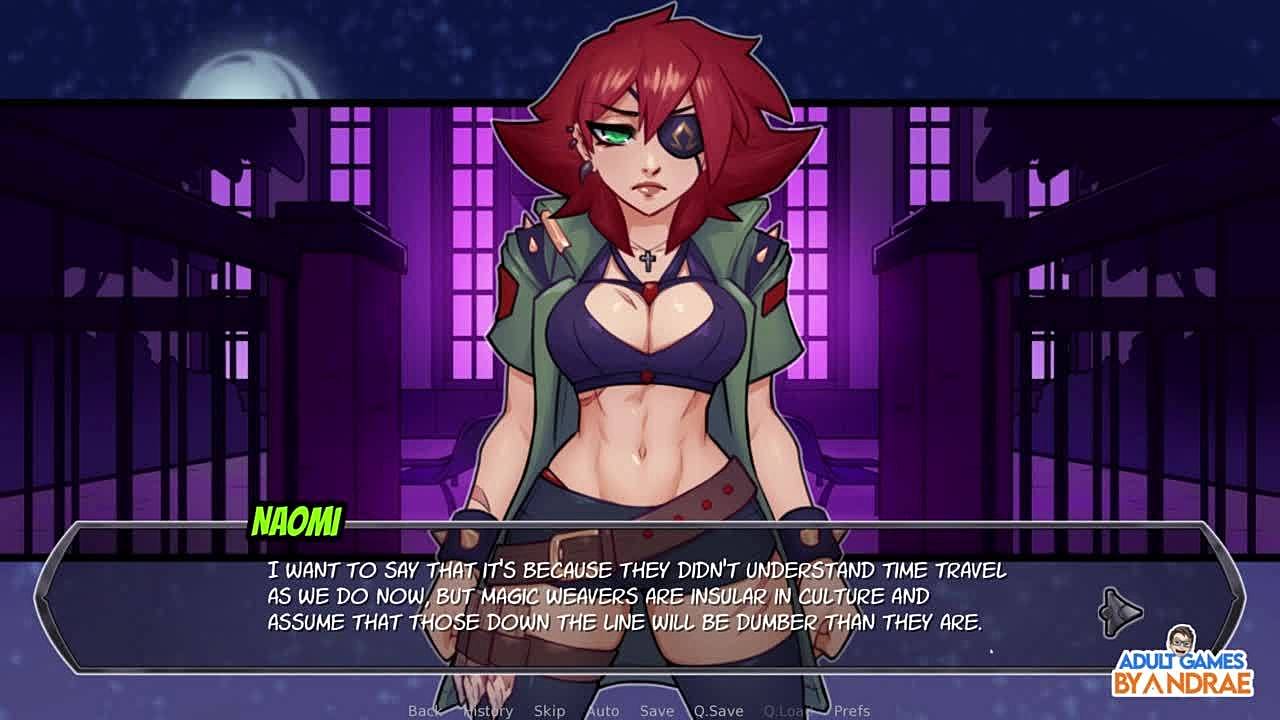Advance dialogue using the arrow icon
This screenshot has height=720, width=1280.
(x=1120, y=612)
